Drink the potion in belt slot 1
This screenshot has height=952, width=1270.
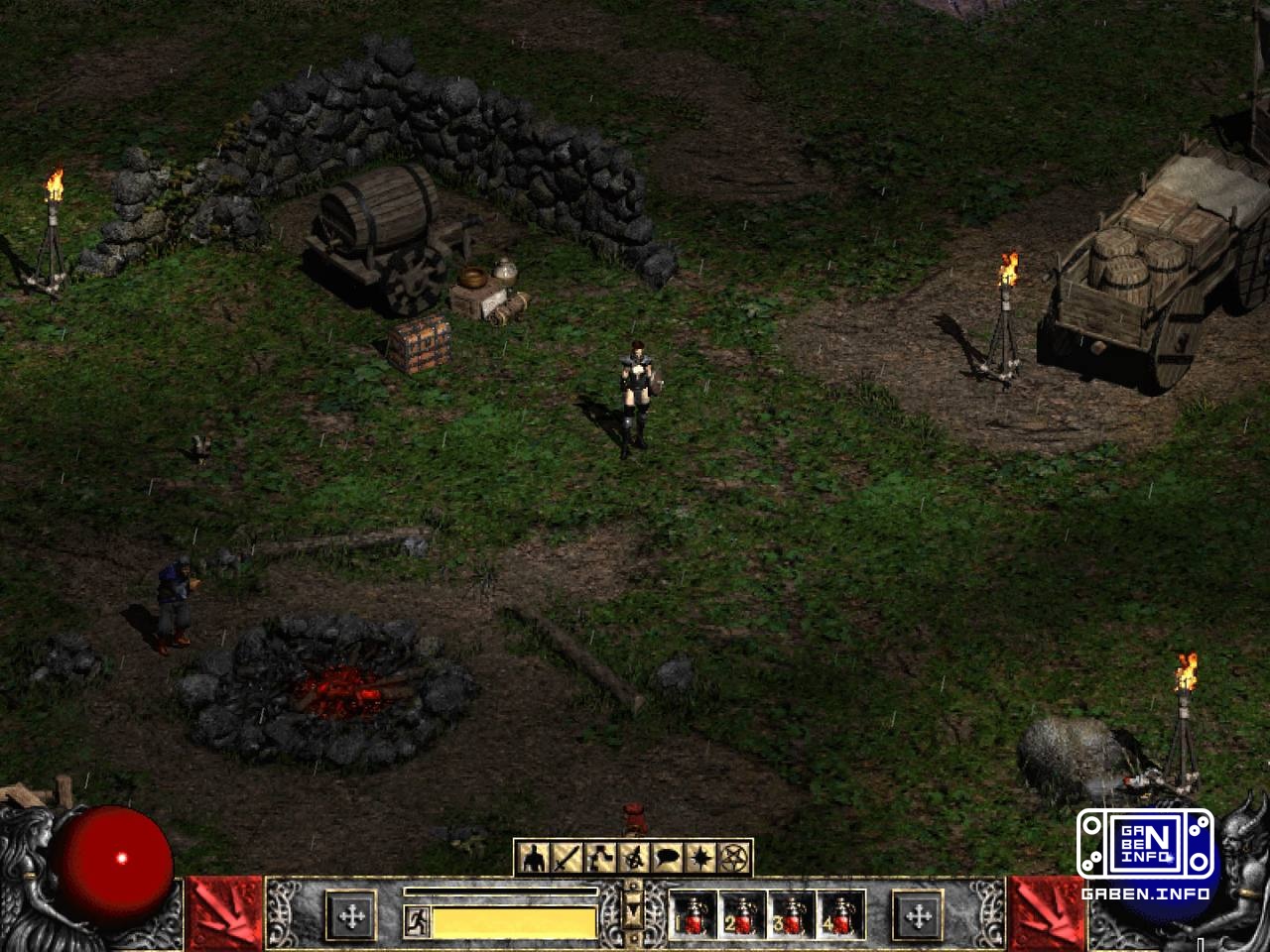pyautogui.click(x=694, y=915)
